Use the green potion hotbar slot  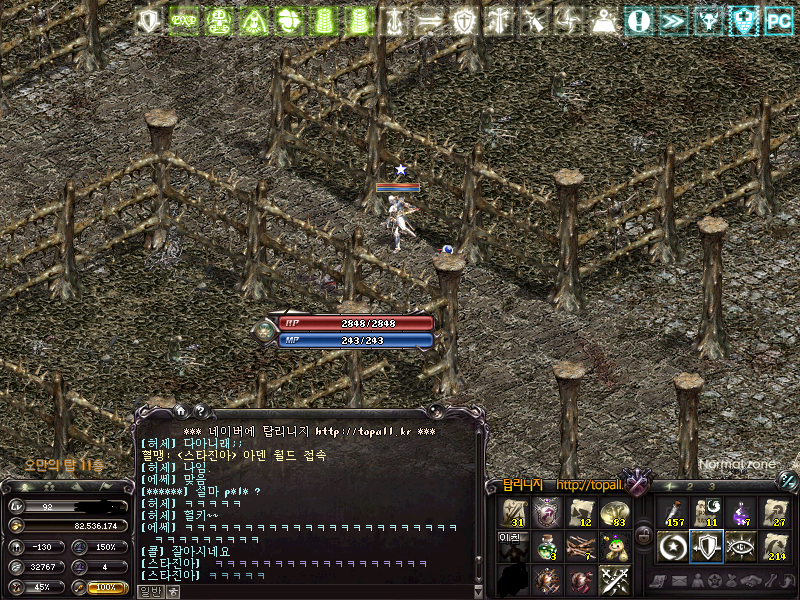pos(547,546)
